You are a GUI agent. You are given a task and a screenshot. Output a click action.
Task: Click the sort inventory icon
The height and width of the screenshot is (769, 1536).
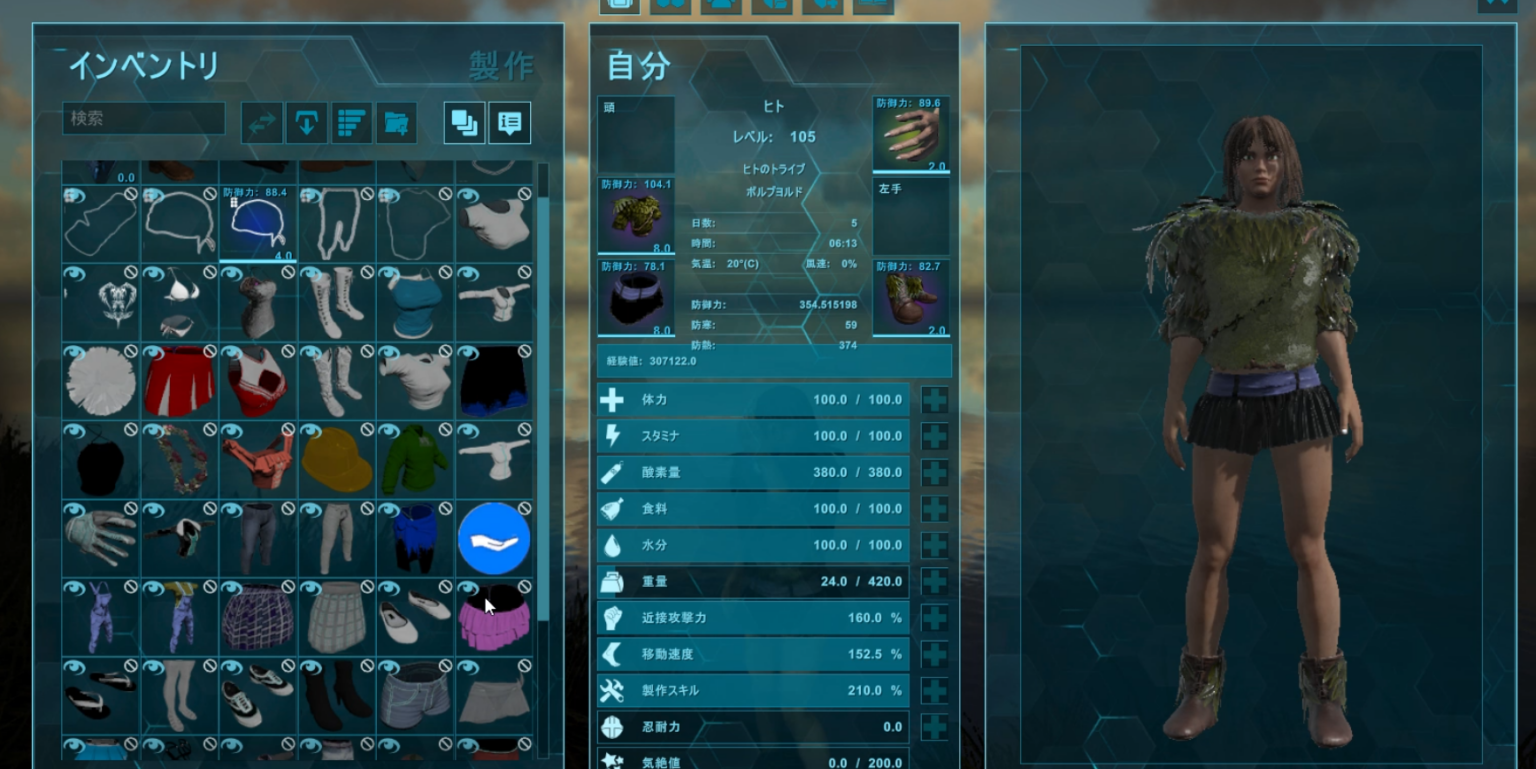[x=351, y=123]
